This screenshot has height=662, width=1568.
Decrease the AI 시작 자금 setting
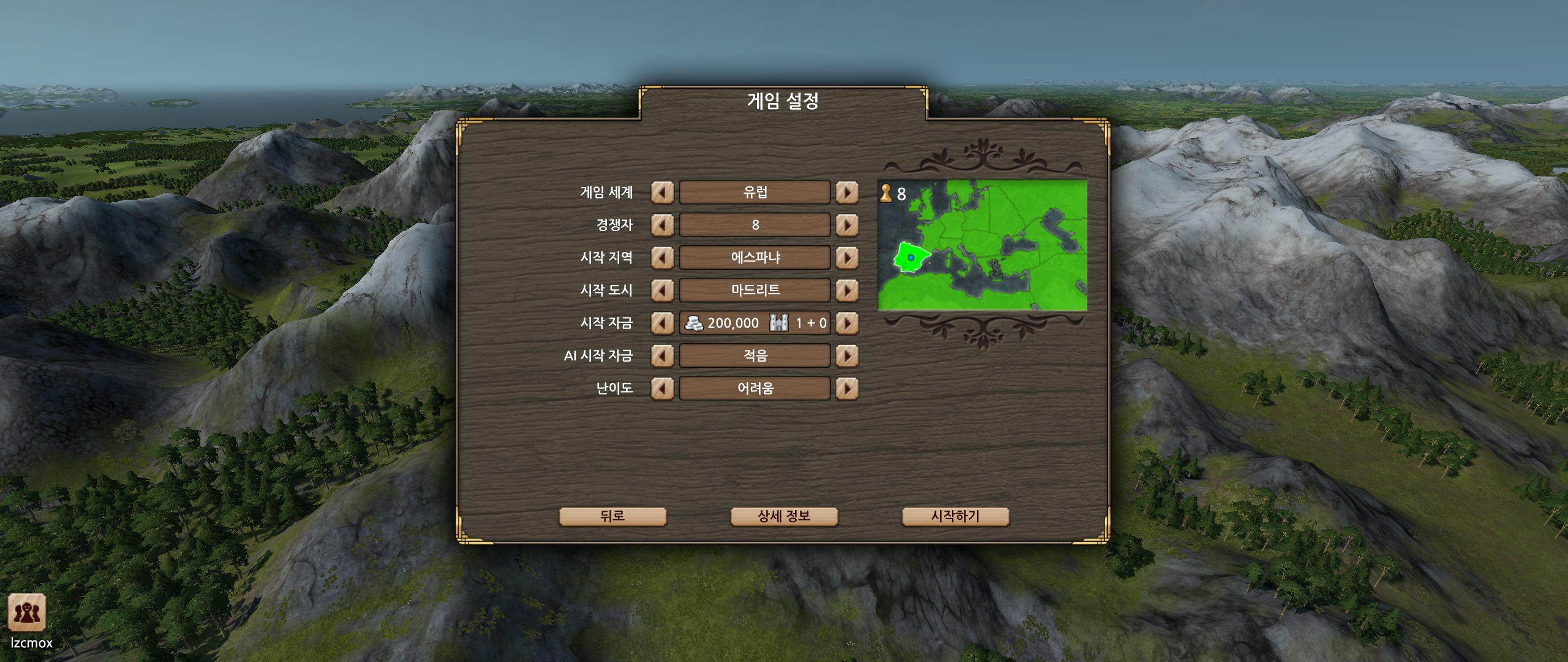tap(661, 356)
